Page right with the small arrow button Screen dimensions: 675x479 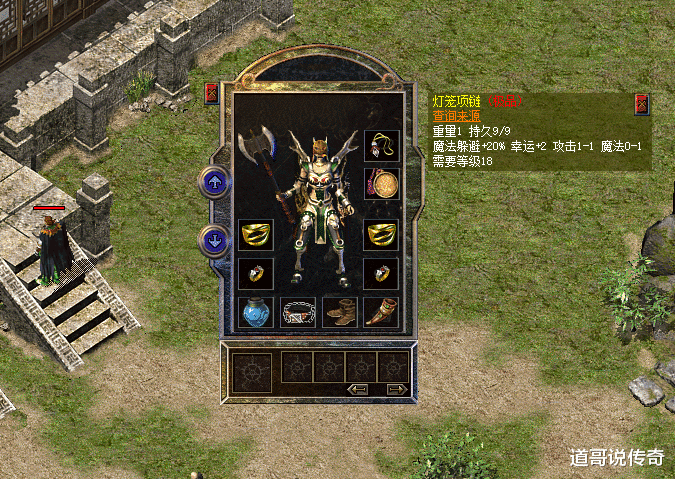(x=396, y=389)
